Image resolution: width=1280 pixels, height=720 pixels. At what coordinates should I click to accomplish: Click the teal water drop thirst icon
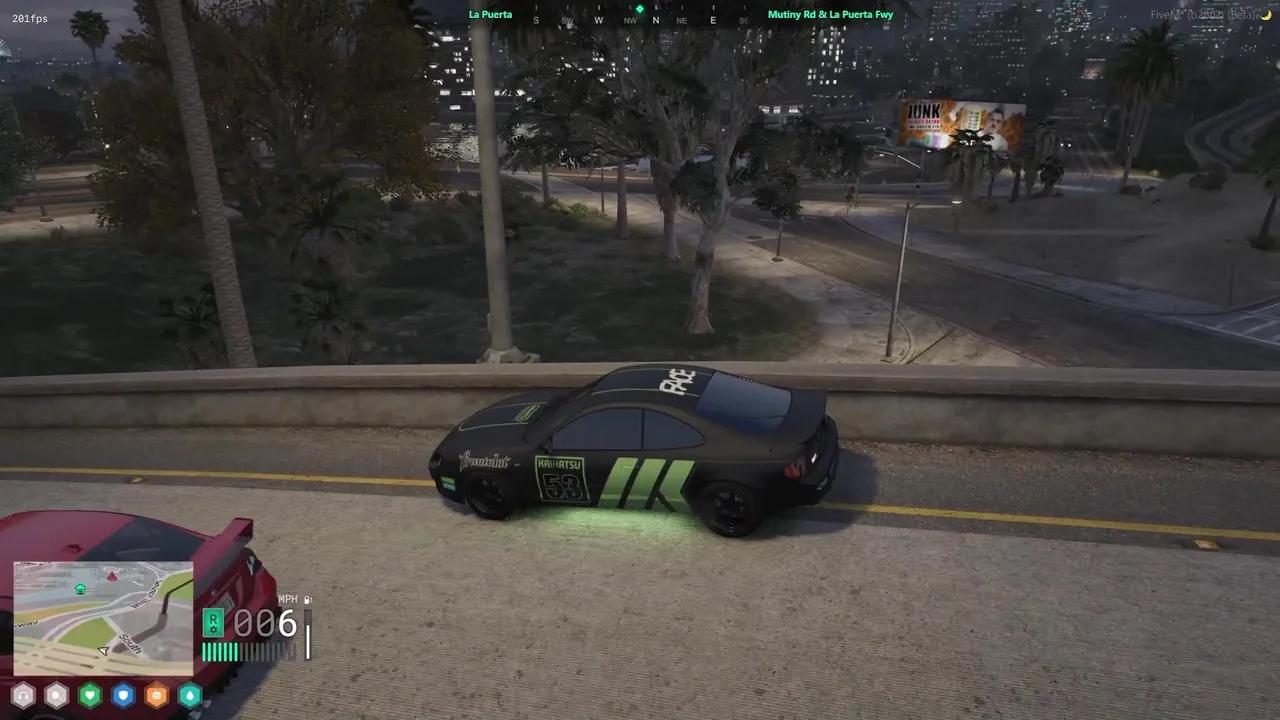189,695
